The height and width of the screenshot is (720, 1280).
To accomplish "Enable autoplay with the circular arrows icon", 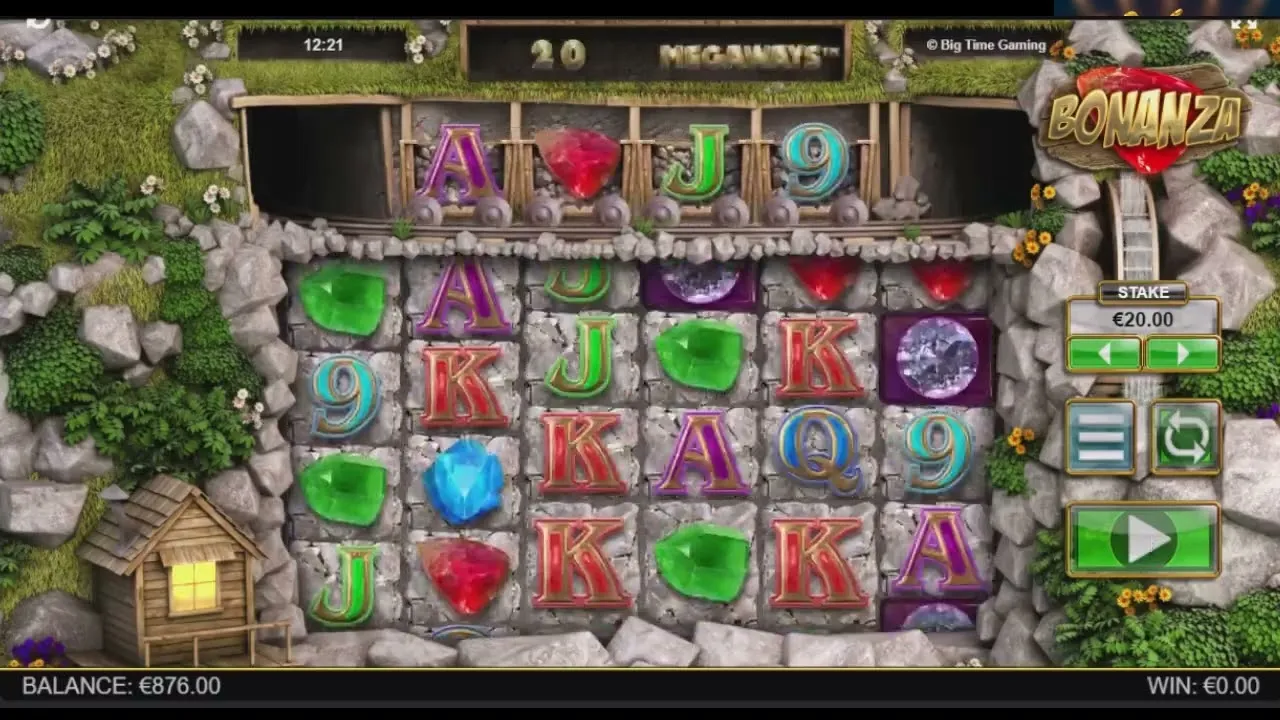I will tap(1185, 437).
